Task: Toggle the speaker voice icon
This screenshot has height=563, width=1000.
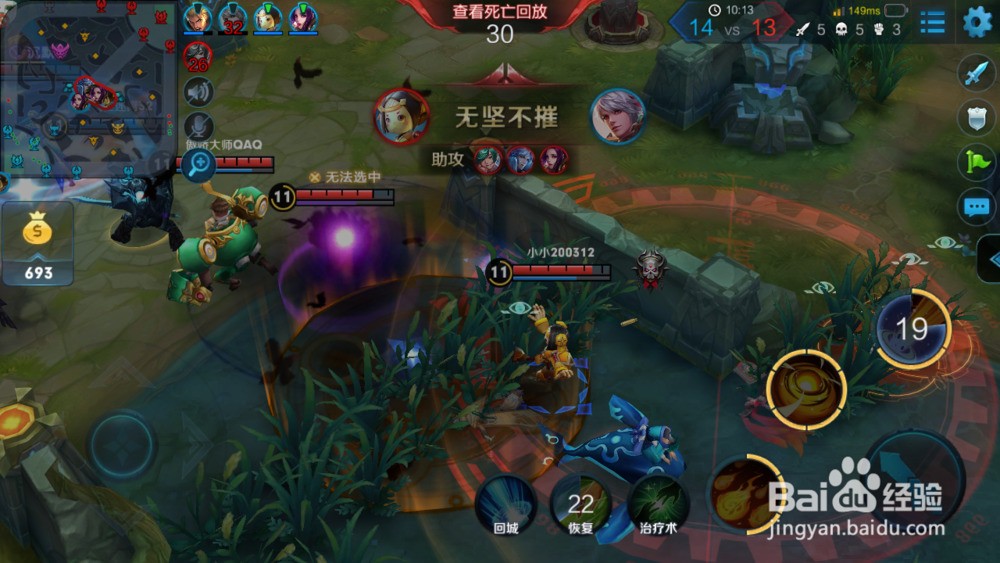Action: [x=199, y=92]
